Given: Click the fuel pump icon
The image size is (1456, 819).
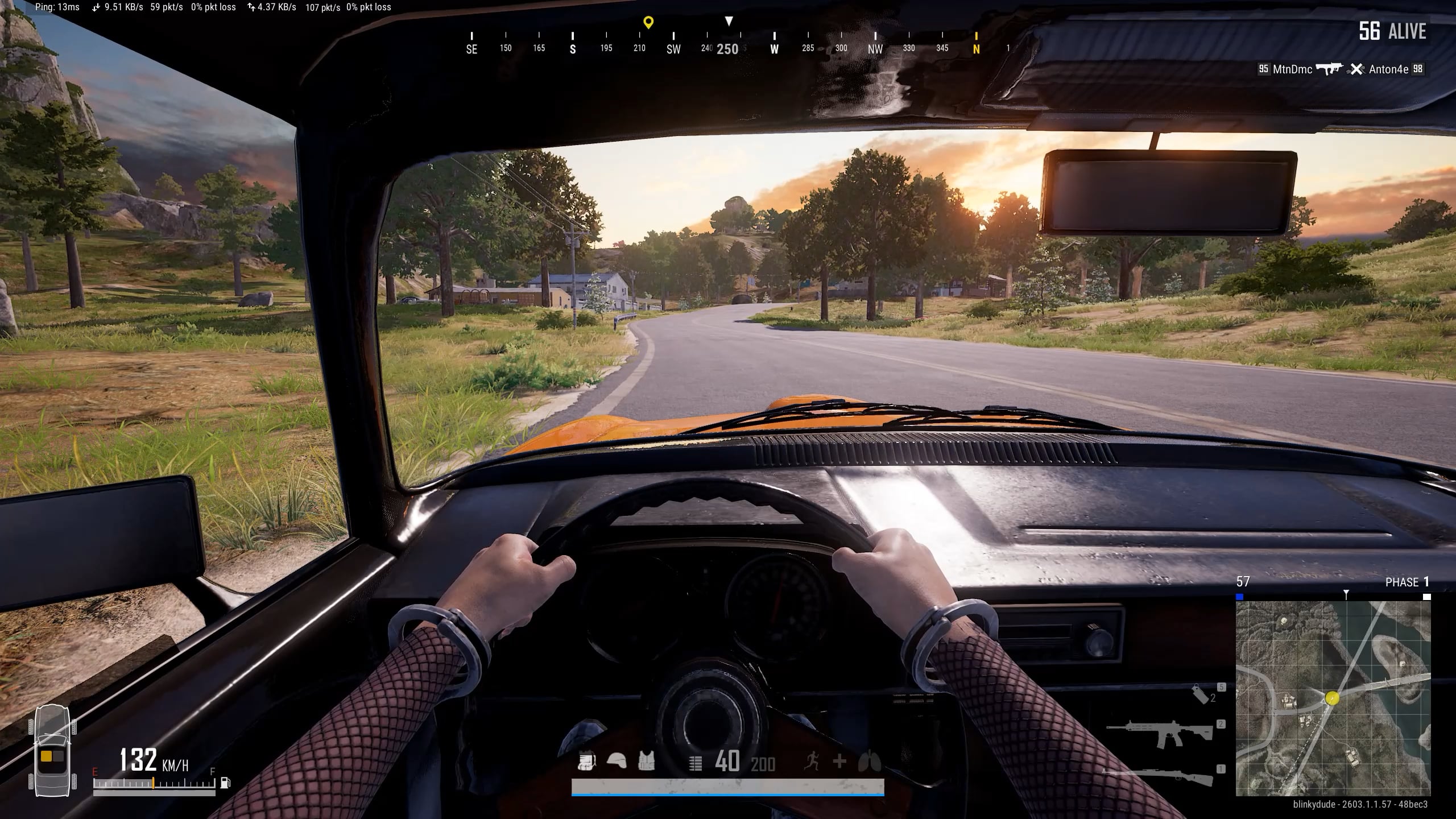Looking at the screenshot, I should (225, 782).
